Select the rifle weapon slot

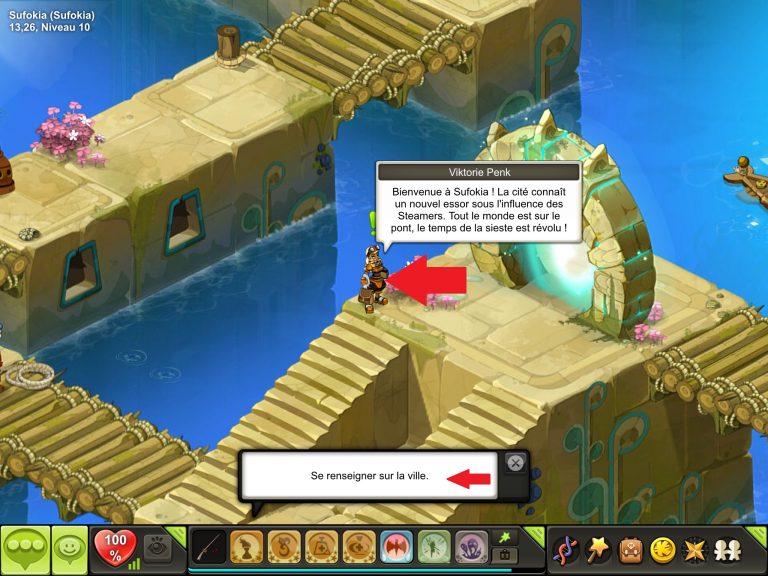tap(209, 548)
